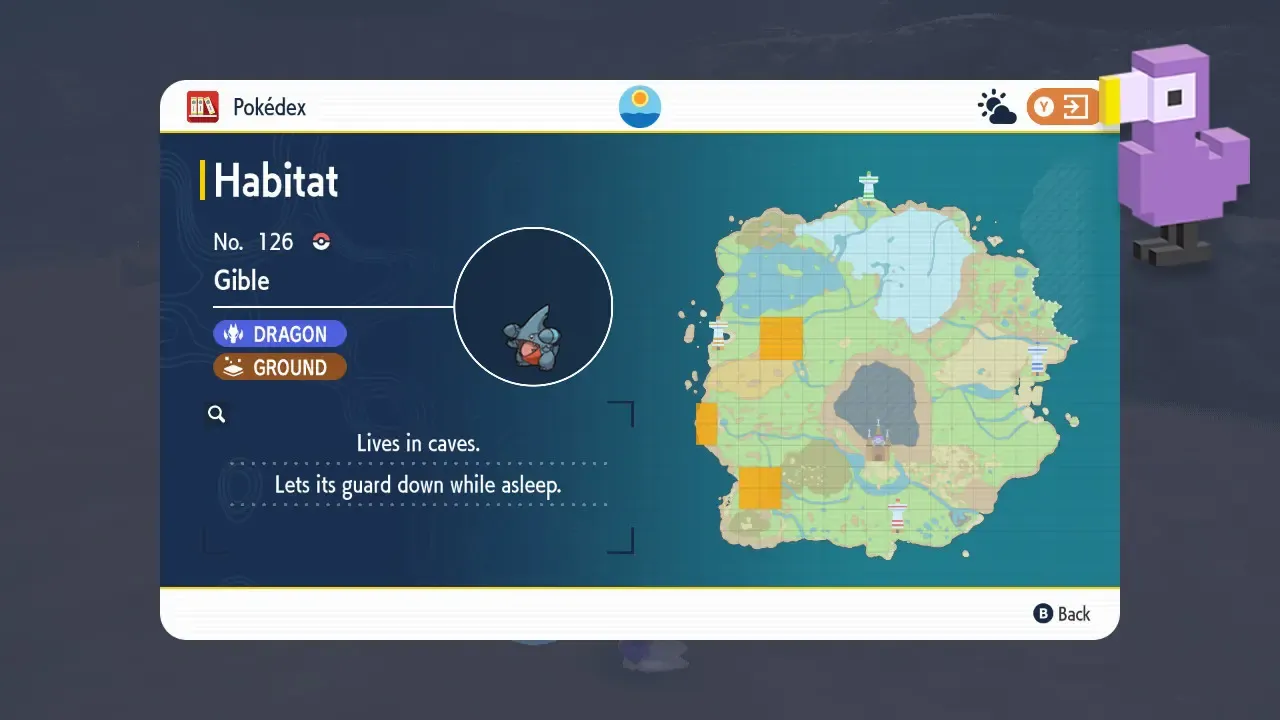Click the sun day-cycle icon at top center

pyautogui.click(x=639, y=105)
